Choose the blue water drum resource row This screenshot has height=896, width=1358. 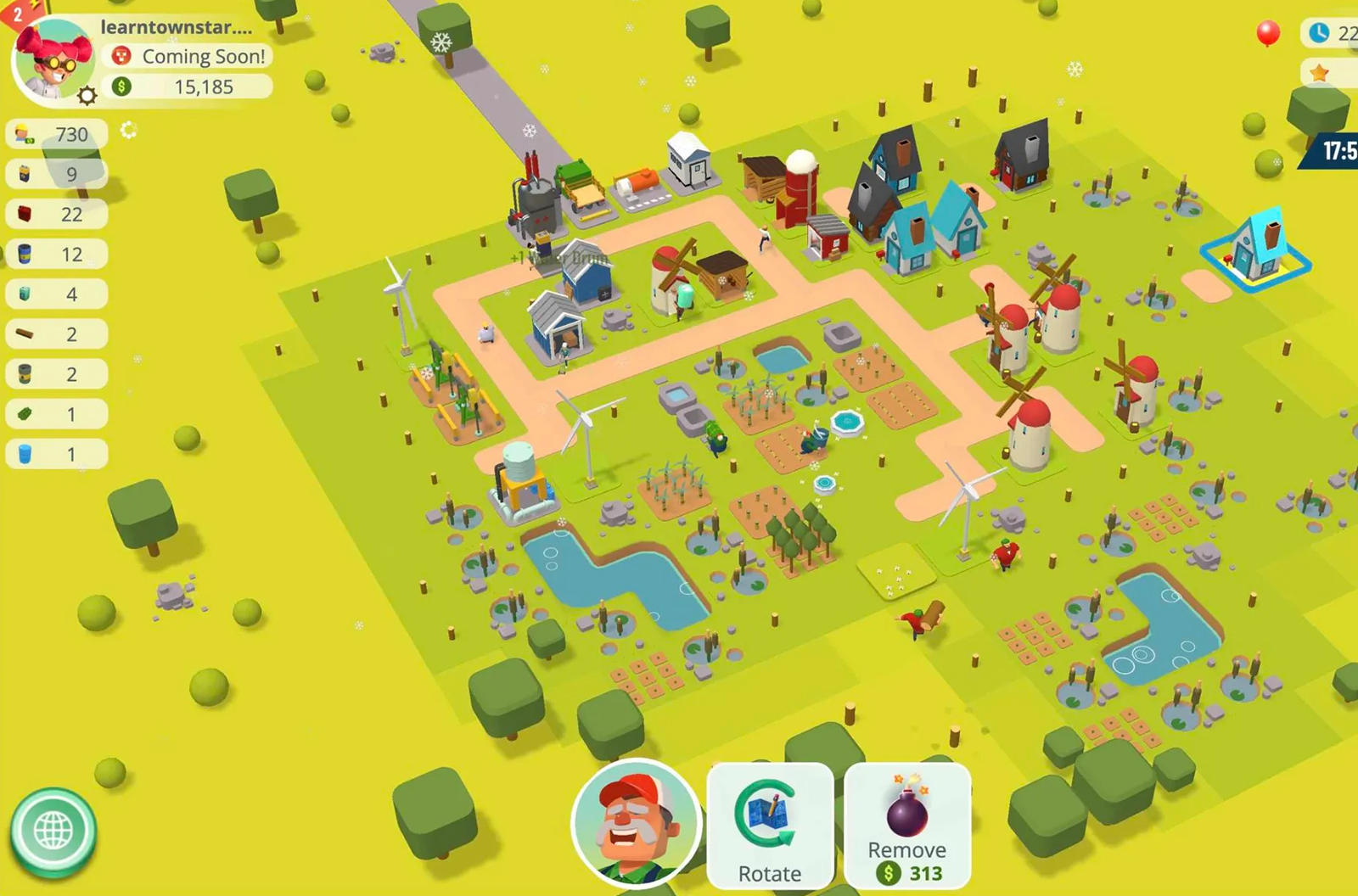point(57,455)
